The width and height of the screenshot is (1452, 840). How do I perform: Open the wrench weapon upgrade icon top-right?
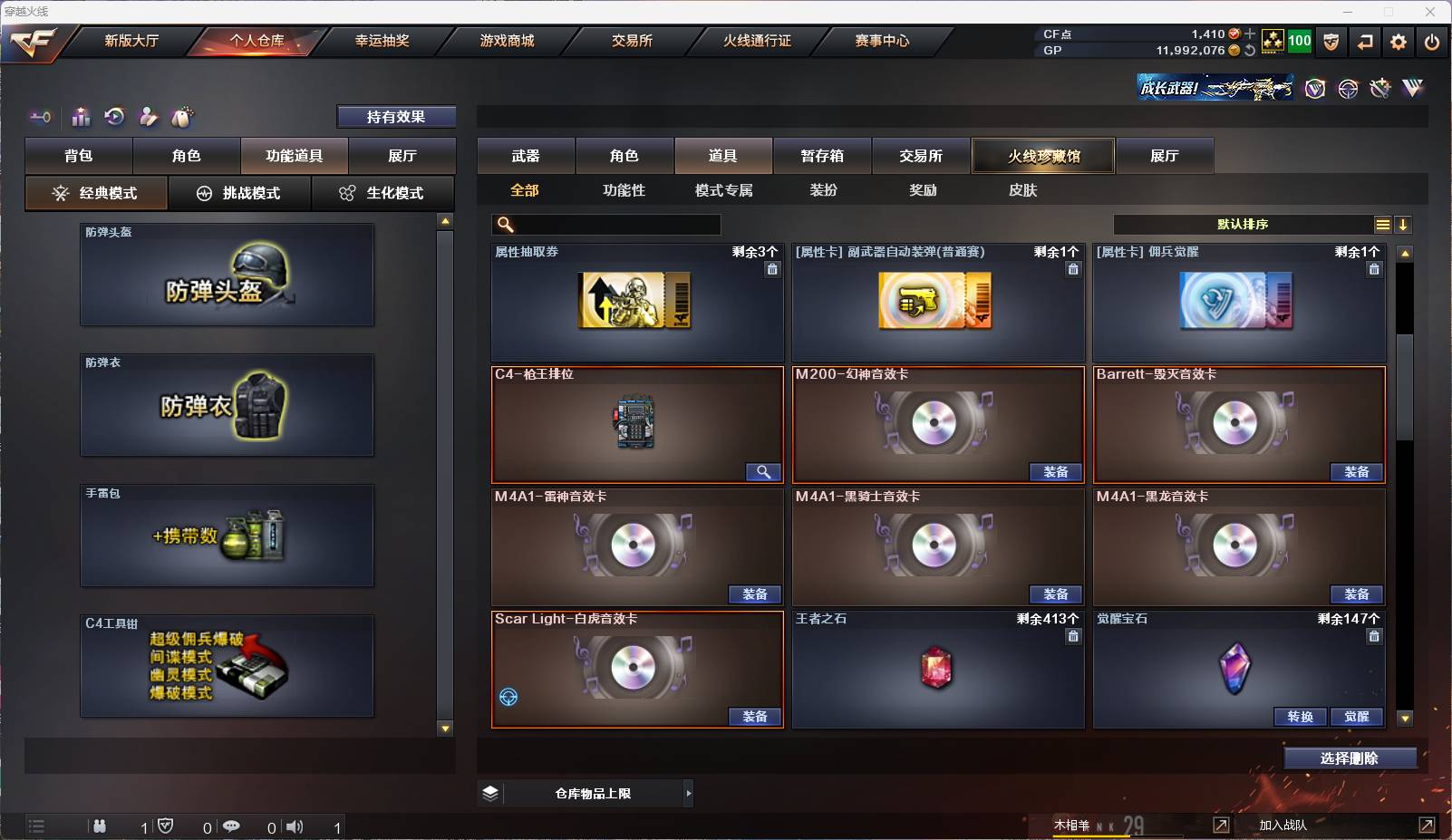[x=1380, y=88]
